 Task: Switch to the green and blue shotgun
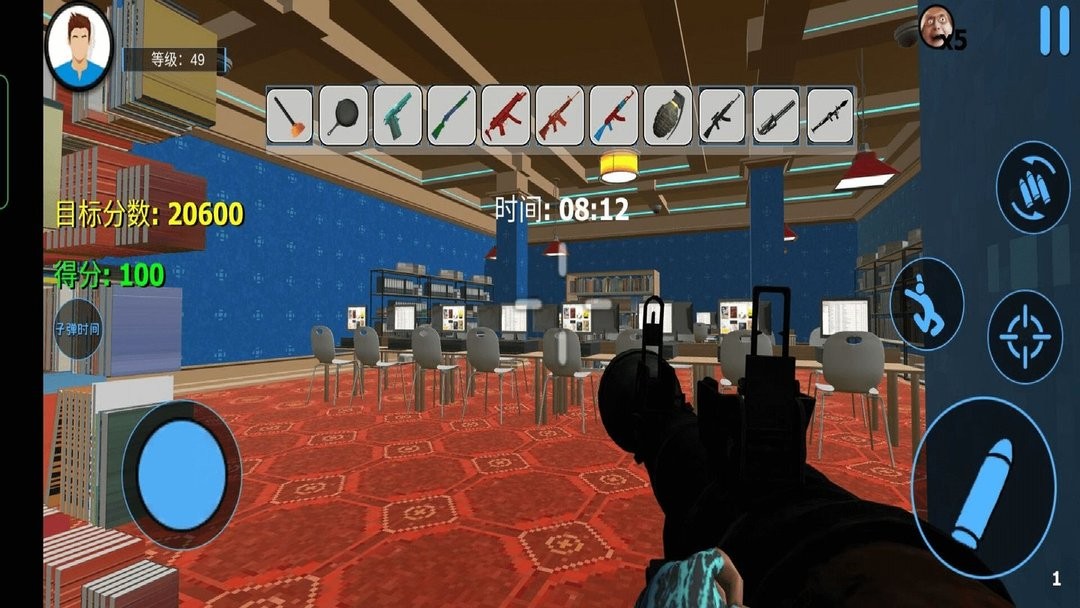click(x=453, y=116)
